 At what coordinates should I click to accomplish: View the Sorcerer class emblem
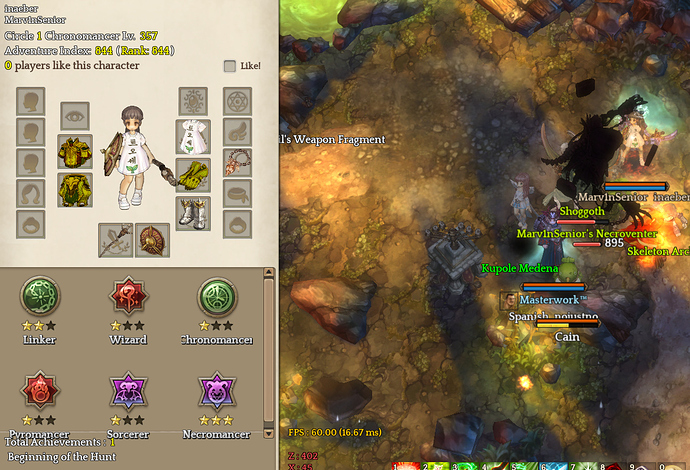coord(128,391)
